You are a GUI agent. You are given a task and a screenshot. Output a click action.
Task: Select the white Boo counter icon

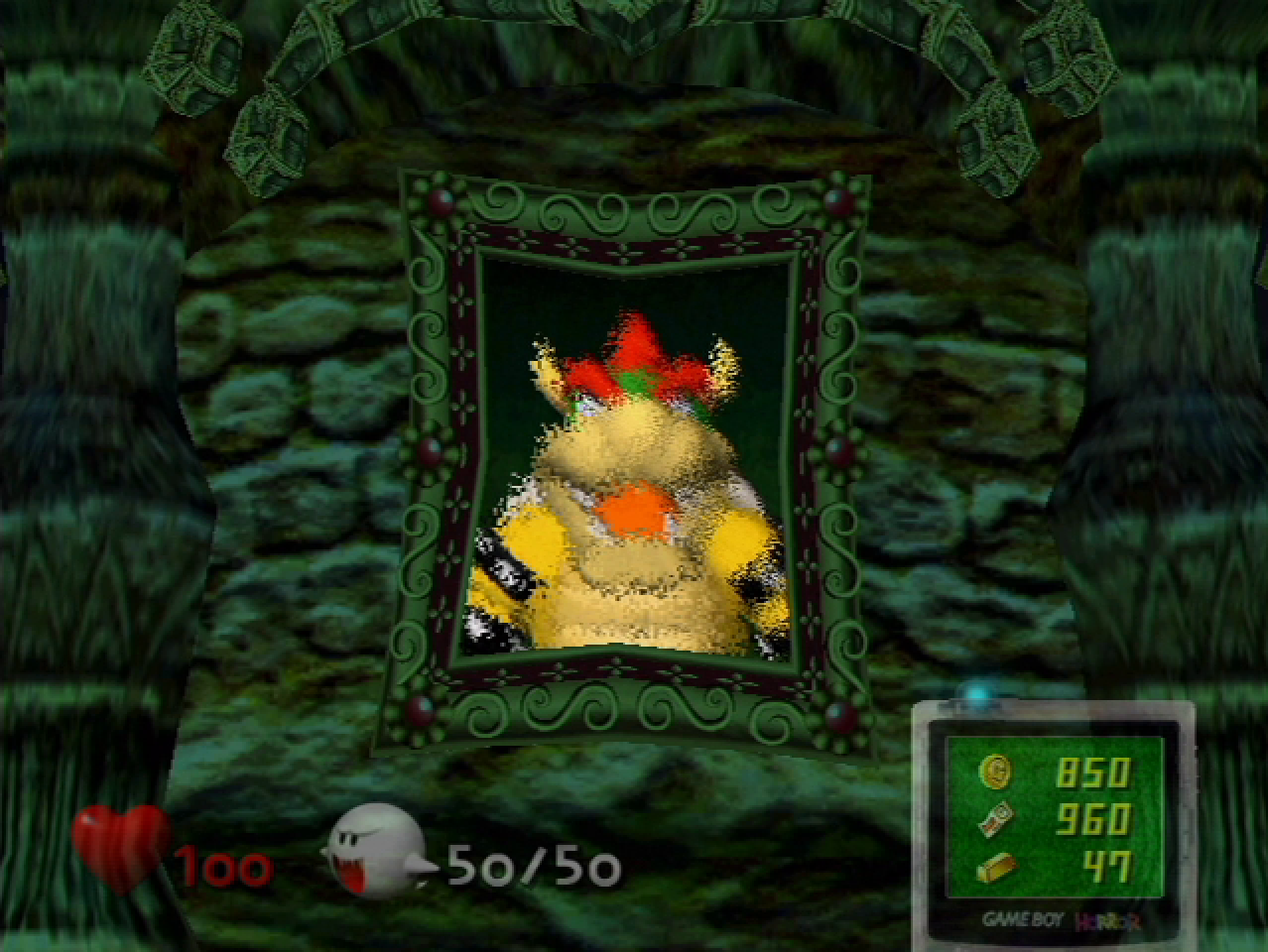coord(375,851)
